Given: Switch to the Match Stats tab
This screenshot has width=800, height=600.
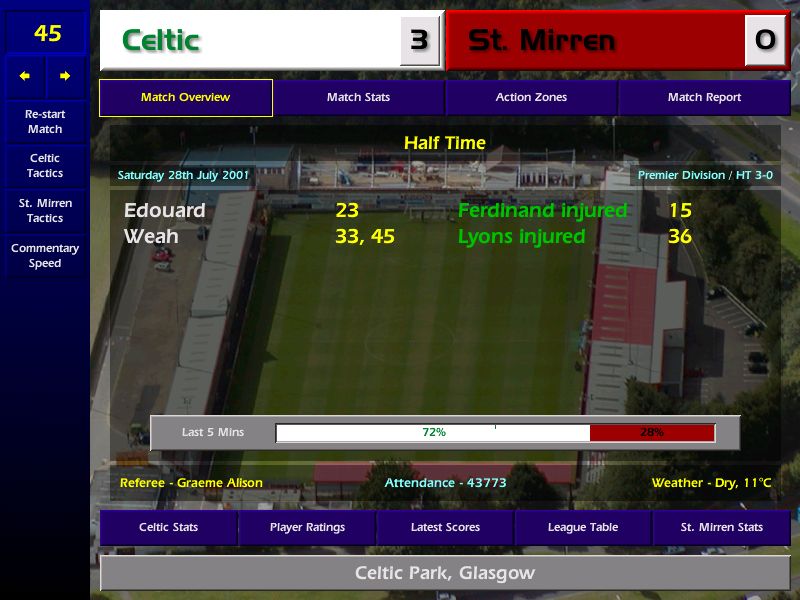Looking at the screenshot, I should pyautogui.click(x=358, y=98).
